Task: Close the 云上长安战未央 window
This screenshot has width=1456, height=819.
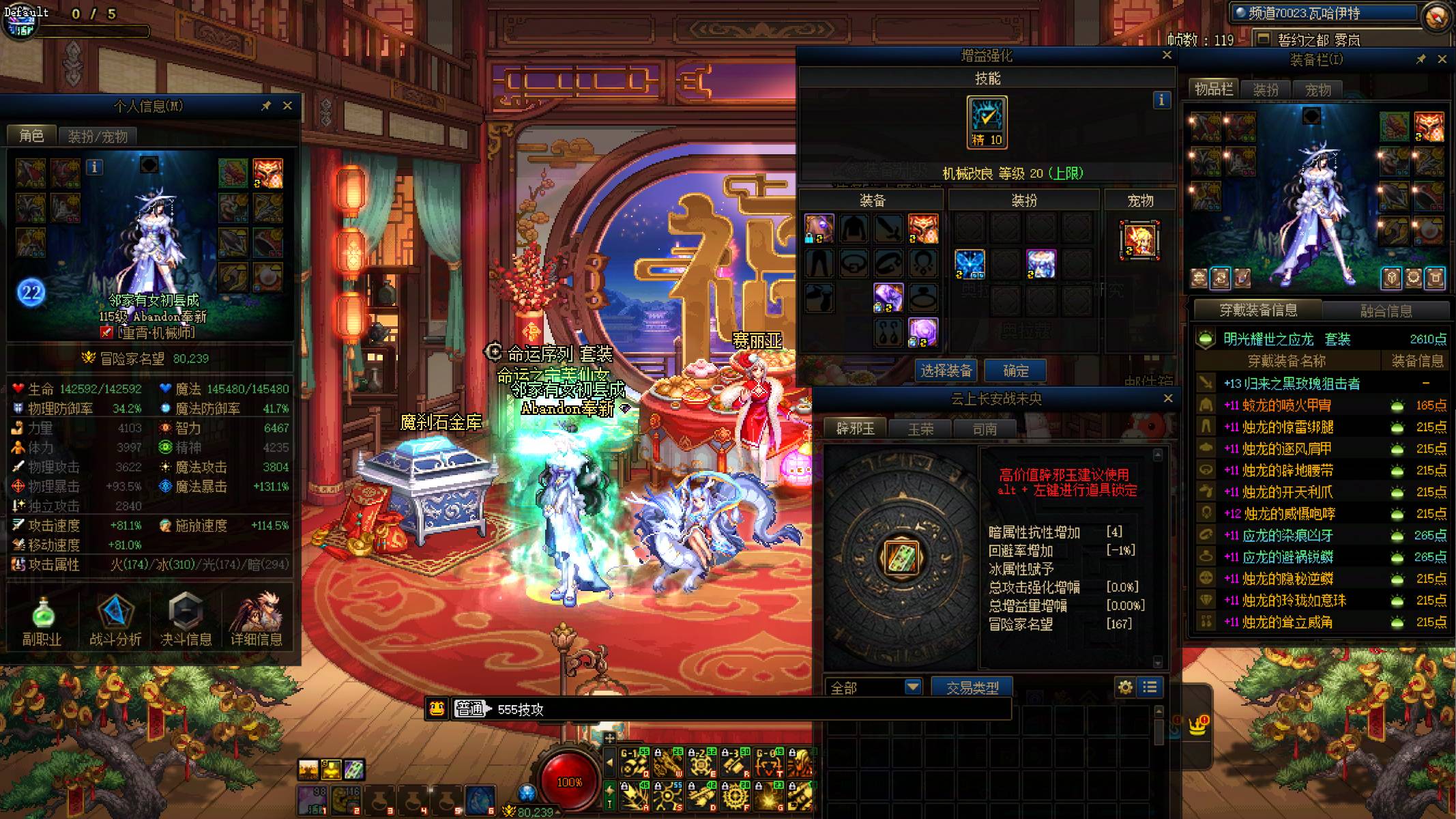Action: pyautogui.click(x=1167, y=398)
